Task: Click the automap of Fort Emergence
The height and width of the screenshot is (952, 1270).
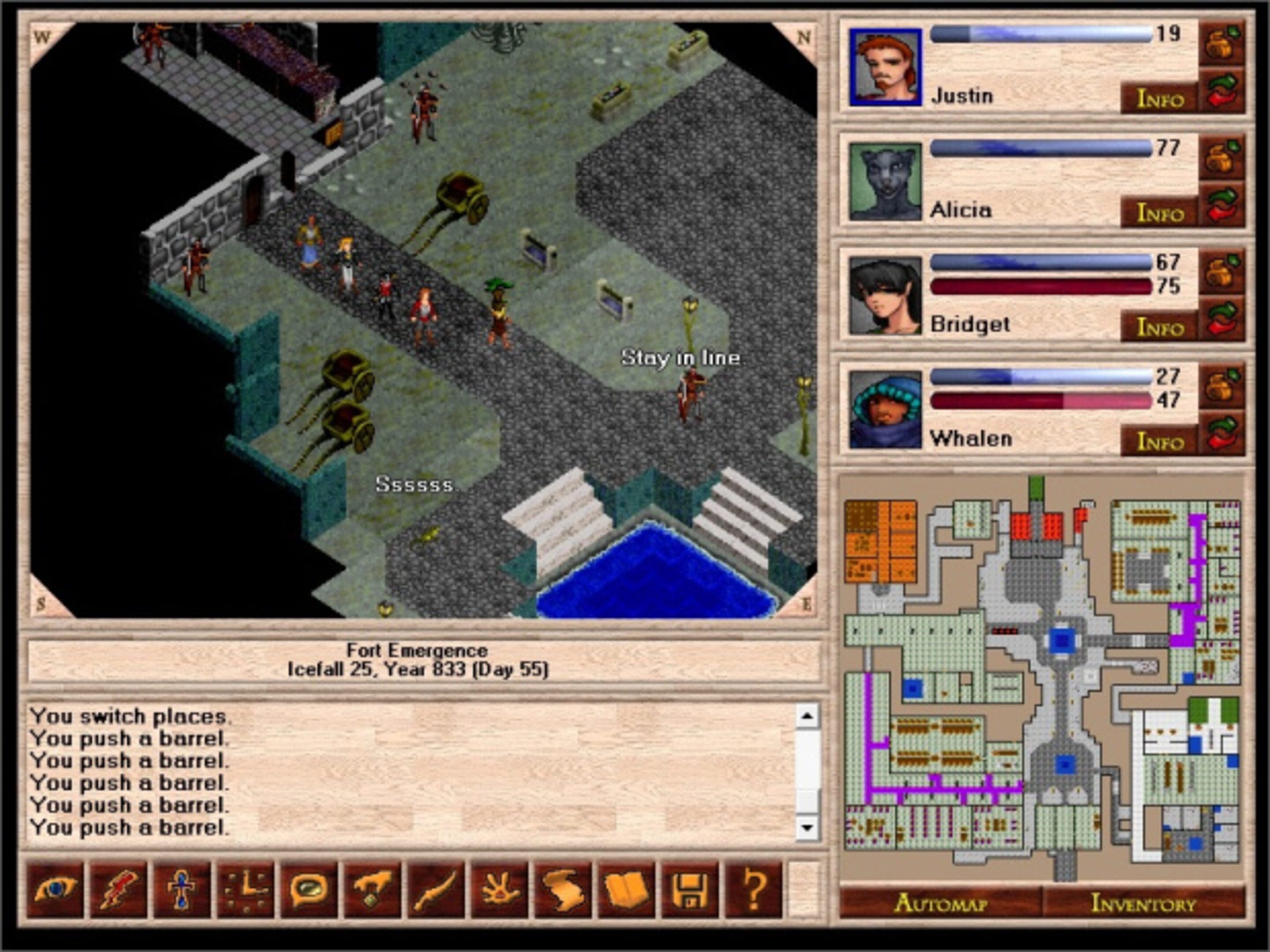Action: (1042, 677)
